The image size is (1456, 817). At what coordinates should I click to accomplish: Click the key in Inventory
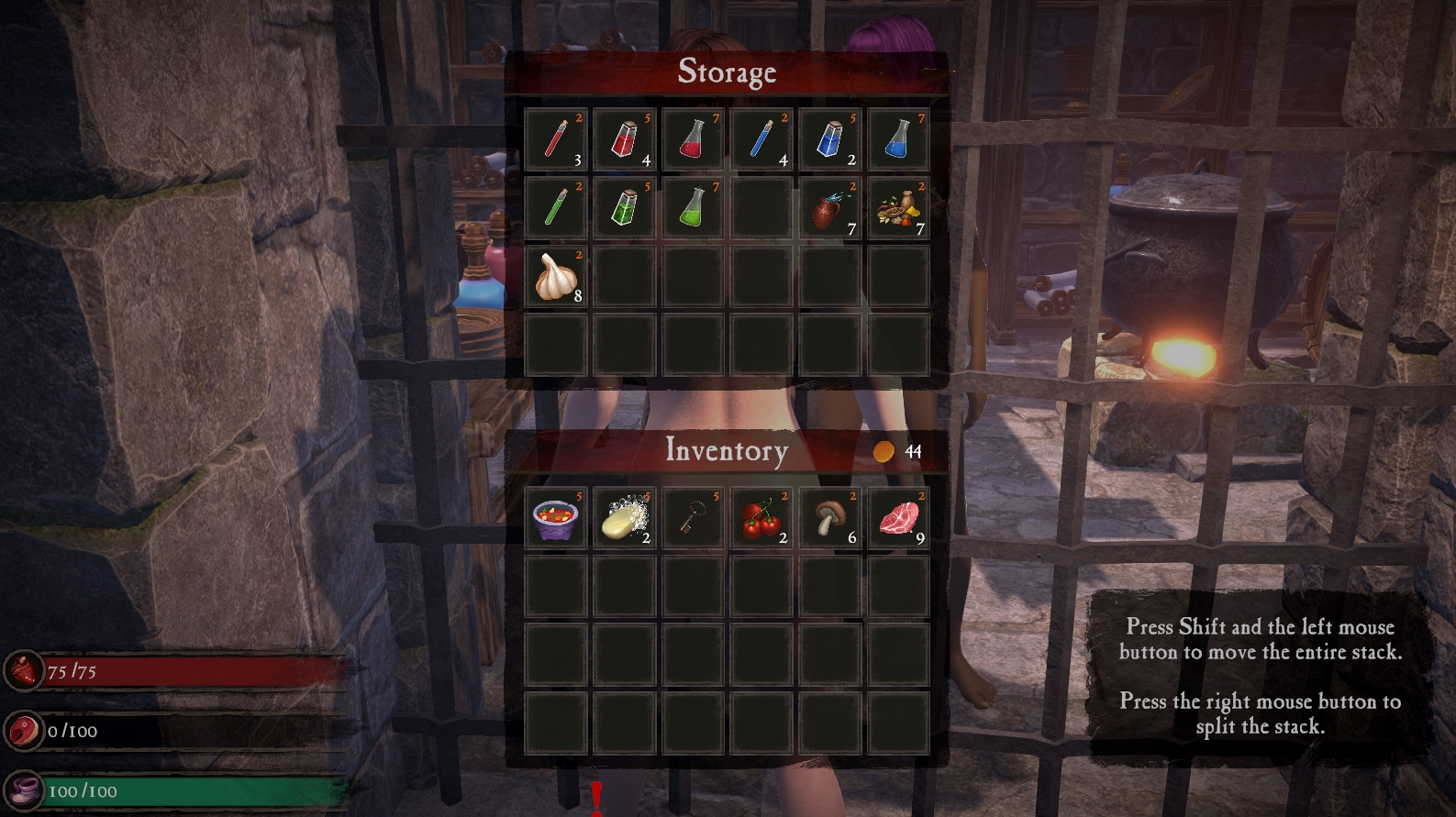click(692, 518)
